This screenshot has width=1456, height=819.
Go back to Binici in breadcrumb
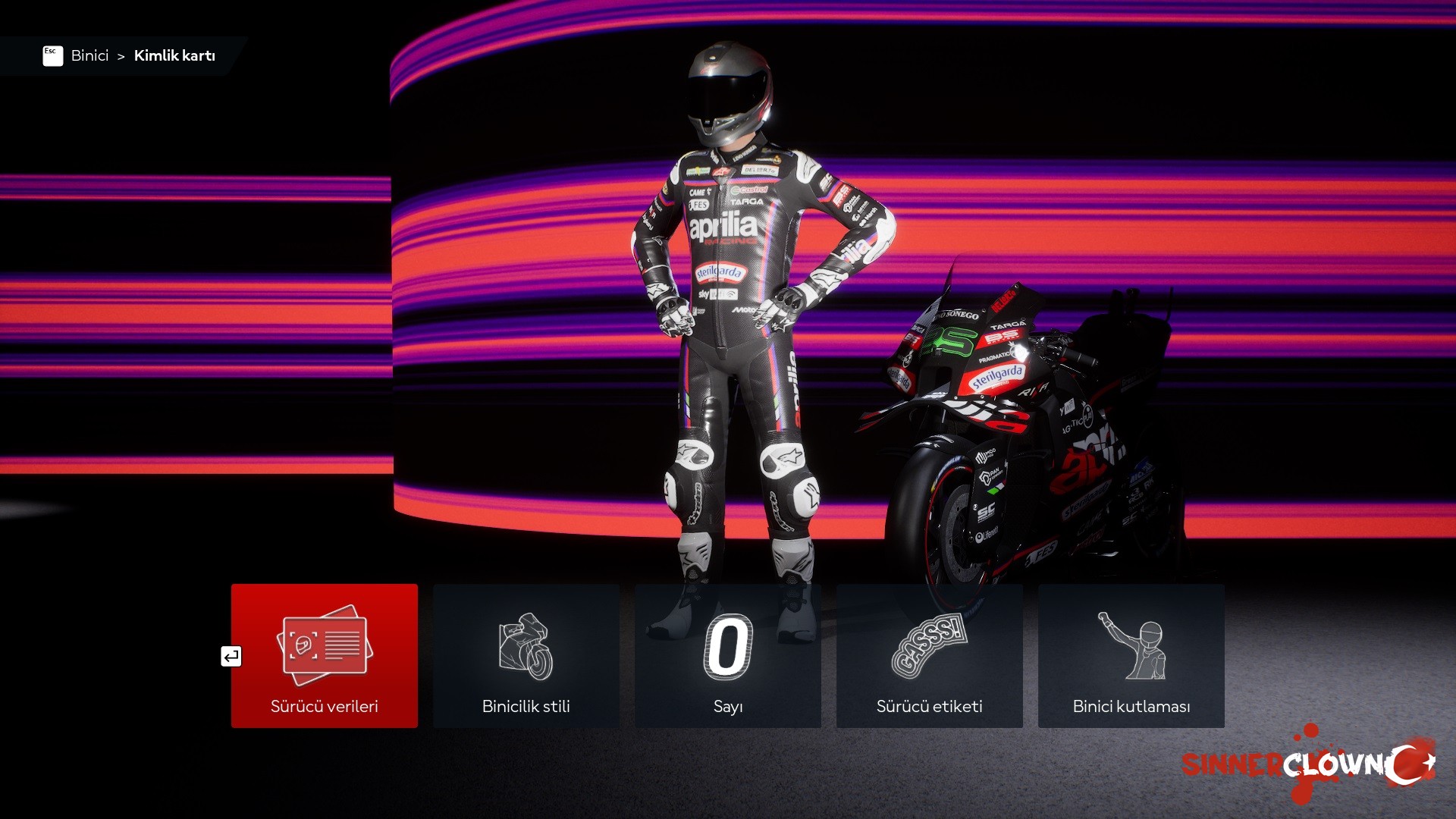[x=89, y=55]
